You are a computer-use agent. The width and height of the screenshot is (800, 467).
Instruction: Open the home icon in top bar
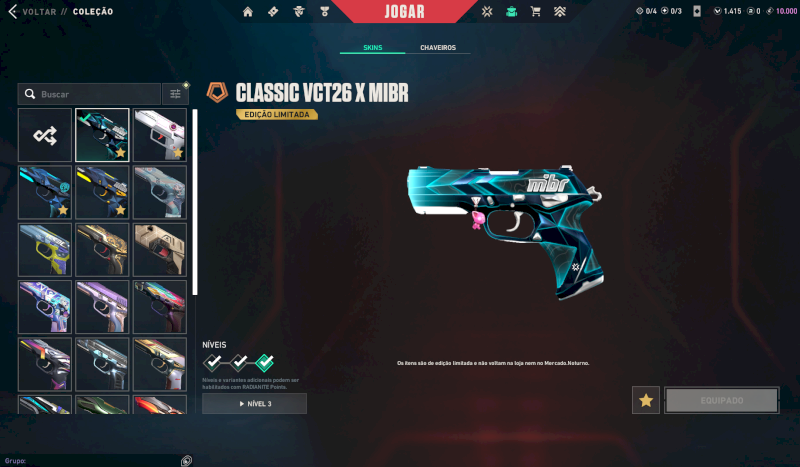pyautogui.click(x=248, y=12)
